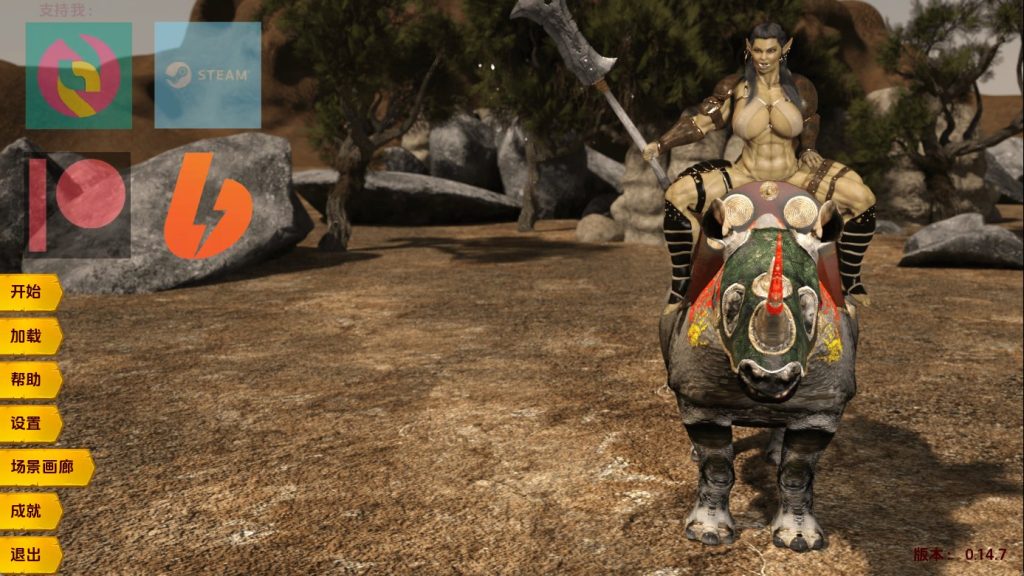This screenshot has height=576, width=1024.
Task: Click the orange lightning bolt support icon
Action: 207,205
